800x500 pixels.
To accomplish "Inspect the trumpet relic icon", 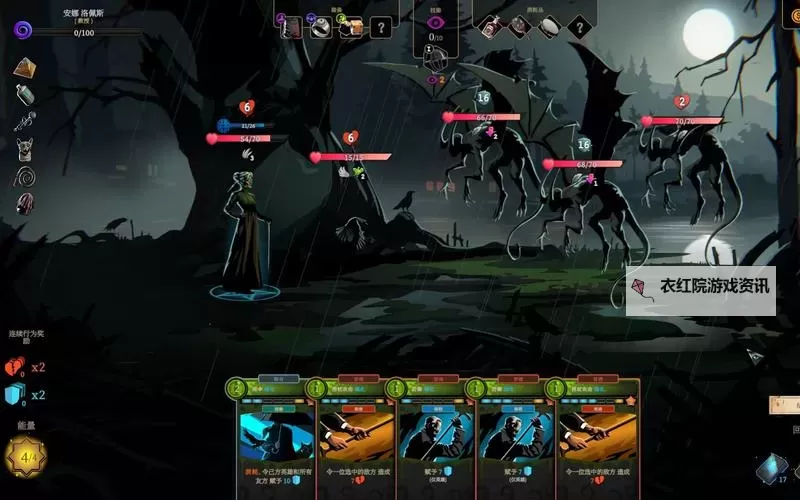I will coord(25,122).
